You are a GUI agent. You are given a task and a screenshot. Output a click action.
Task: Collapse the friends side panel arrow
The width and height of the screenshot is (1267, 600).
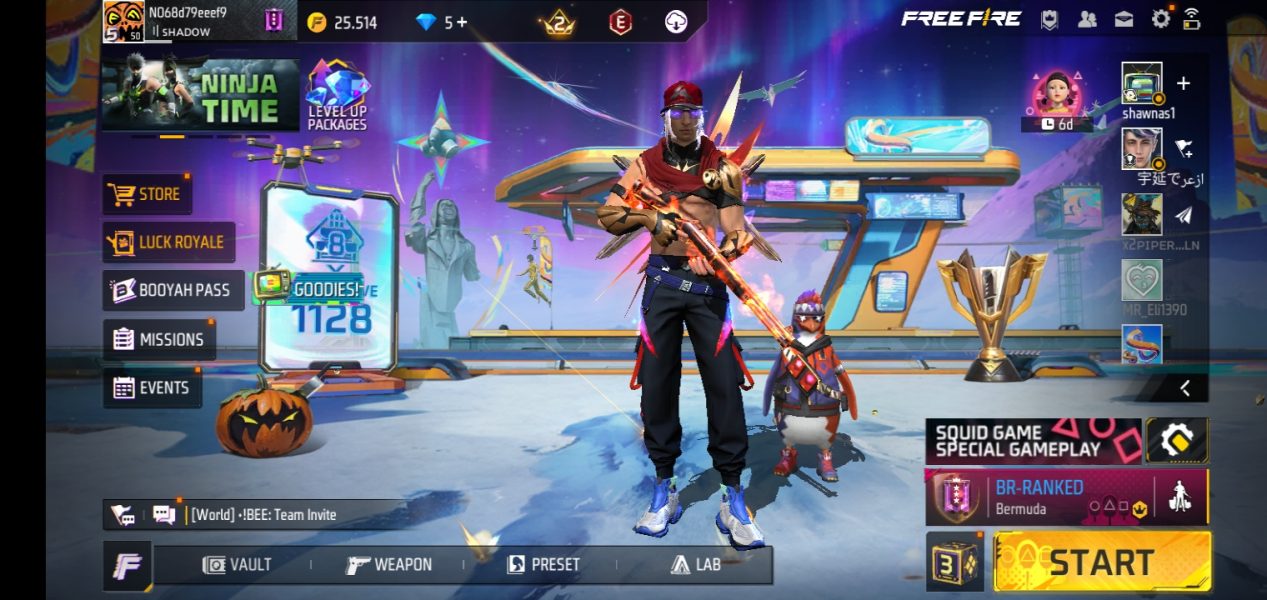[1185, 388]
